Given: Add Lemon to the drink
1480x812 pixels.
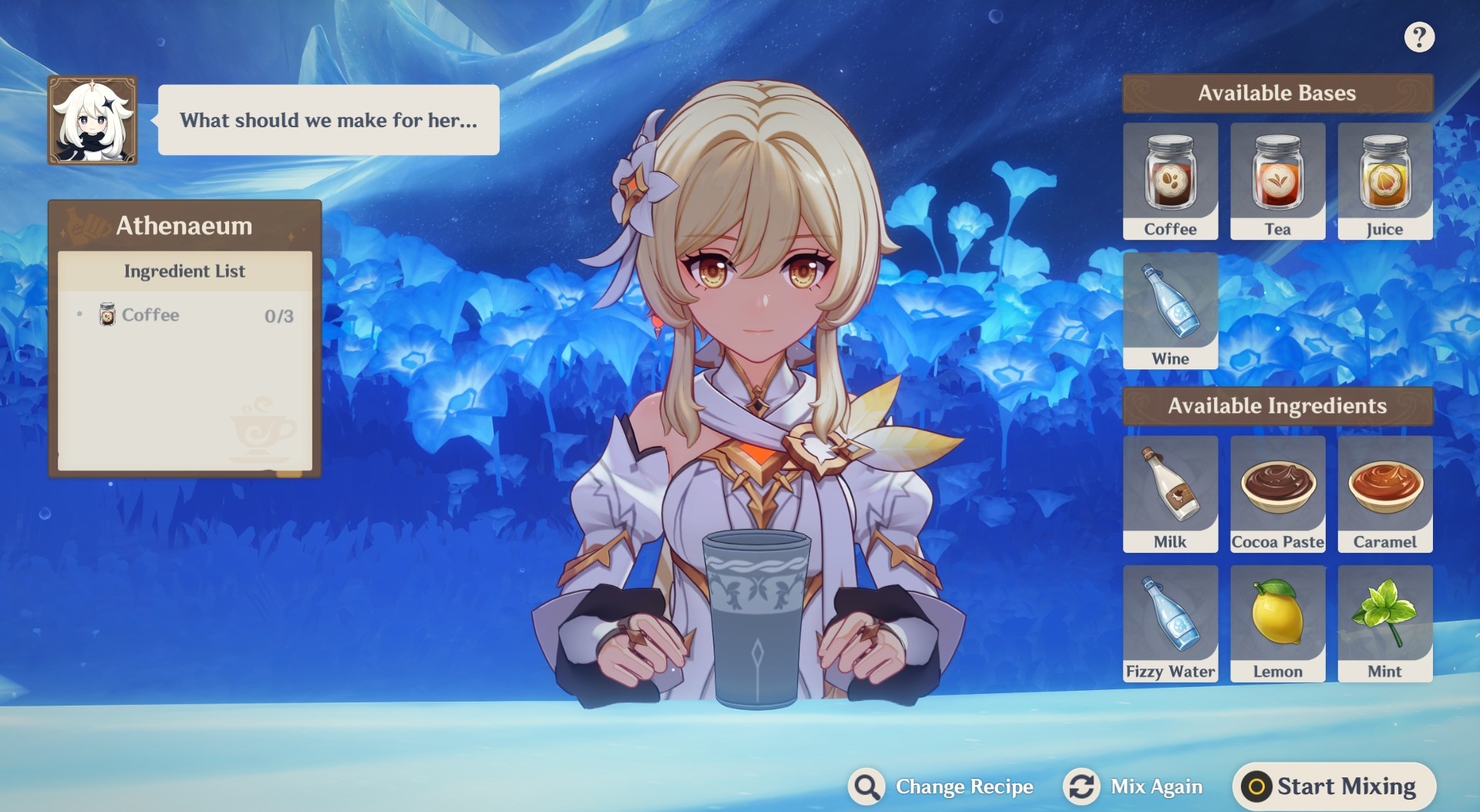Looking at the screenshot, I should point(1277,623).
